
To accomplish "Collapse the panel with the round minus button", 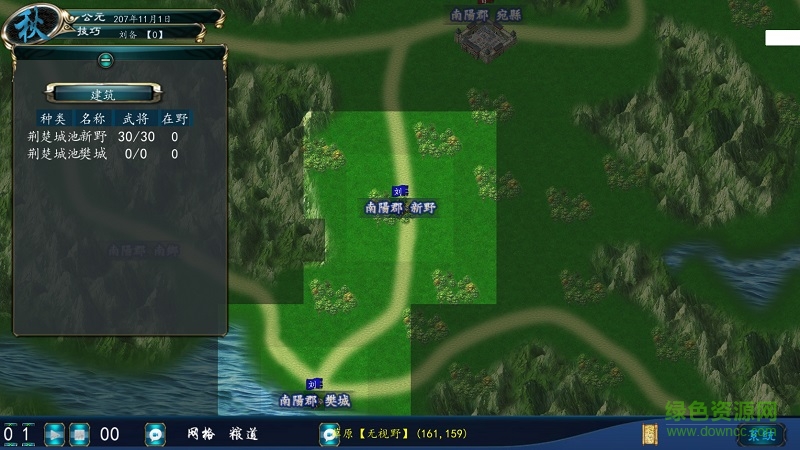I will (x=105, y=60).
